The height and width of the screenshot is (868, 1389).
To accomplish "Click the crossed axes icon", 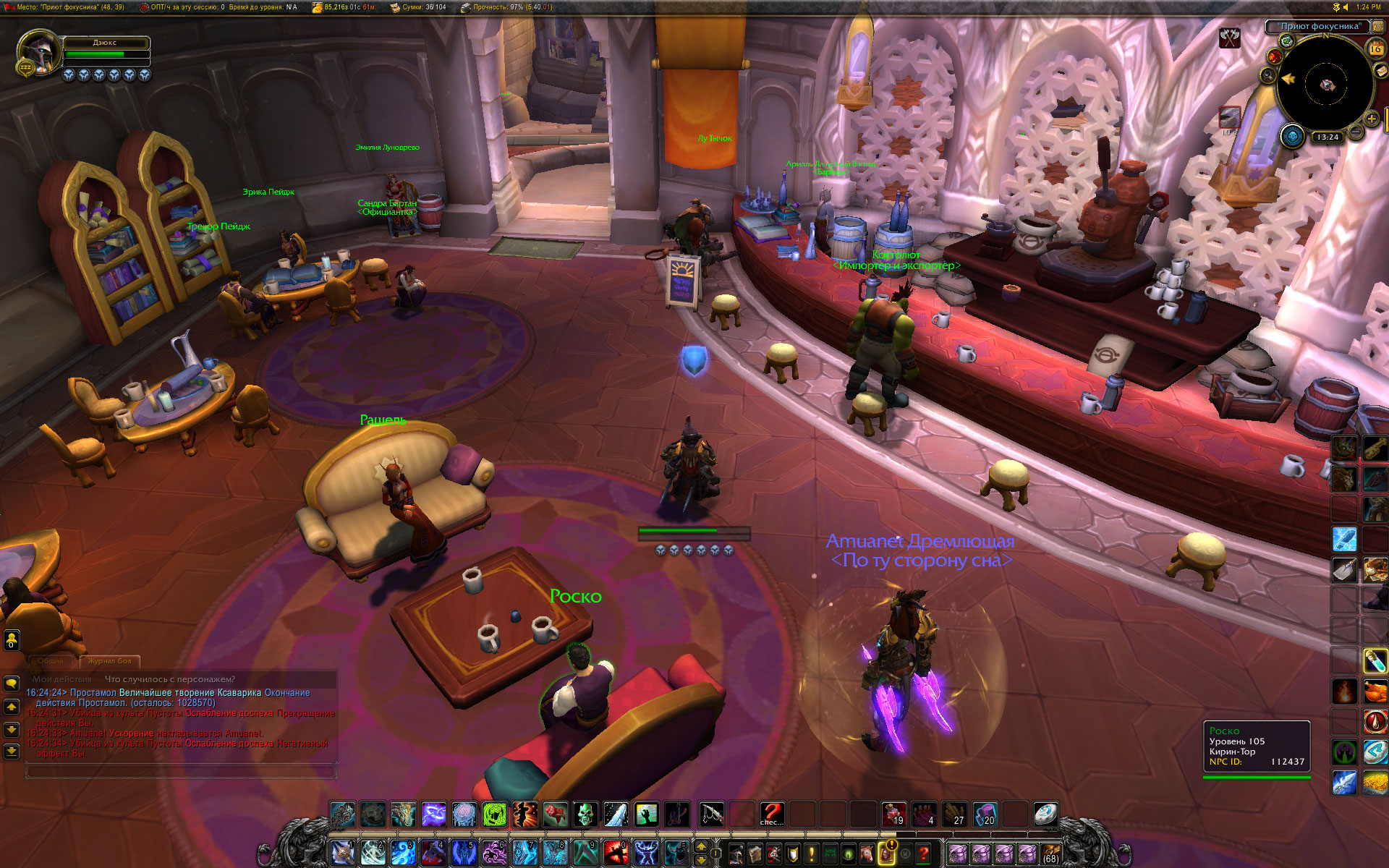I will (1230, 37).
